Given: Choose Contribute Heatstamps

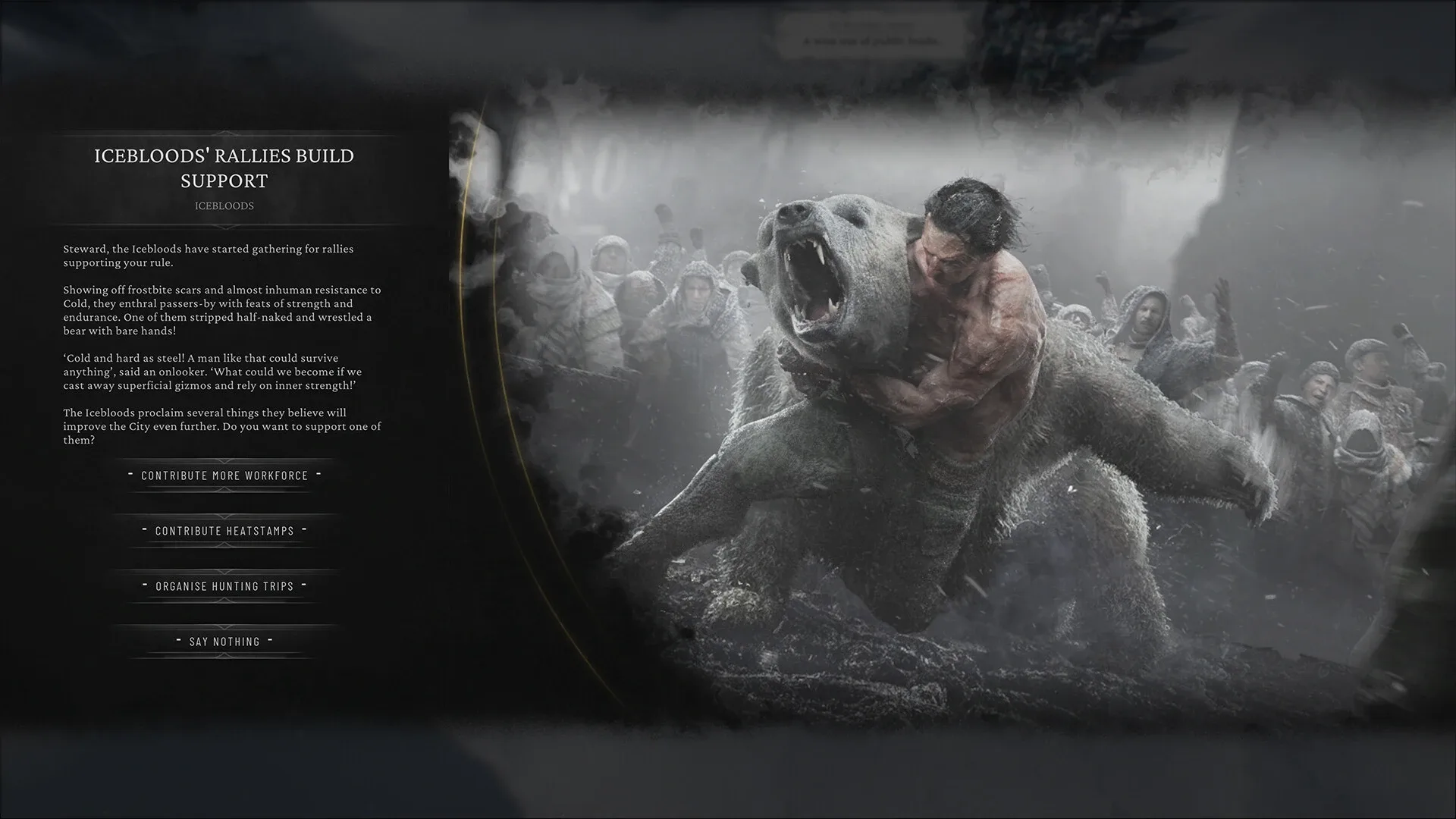Looking at the screenshot, I should coord(223,531).
